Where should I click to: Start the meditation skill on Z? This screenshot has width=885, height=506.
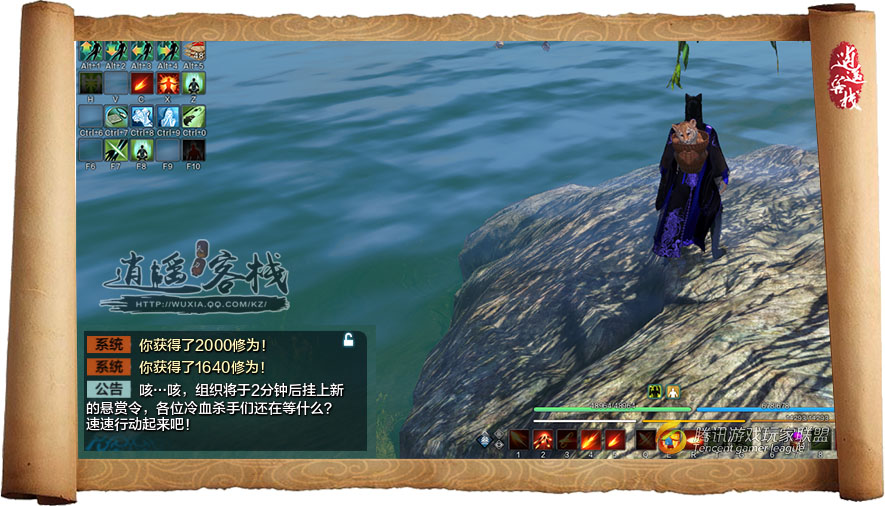point(194,83)
